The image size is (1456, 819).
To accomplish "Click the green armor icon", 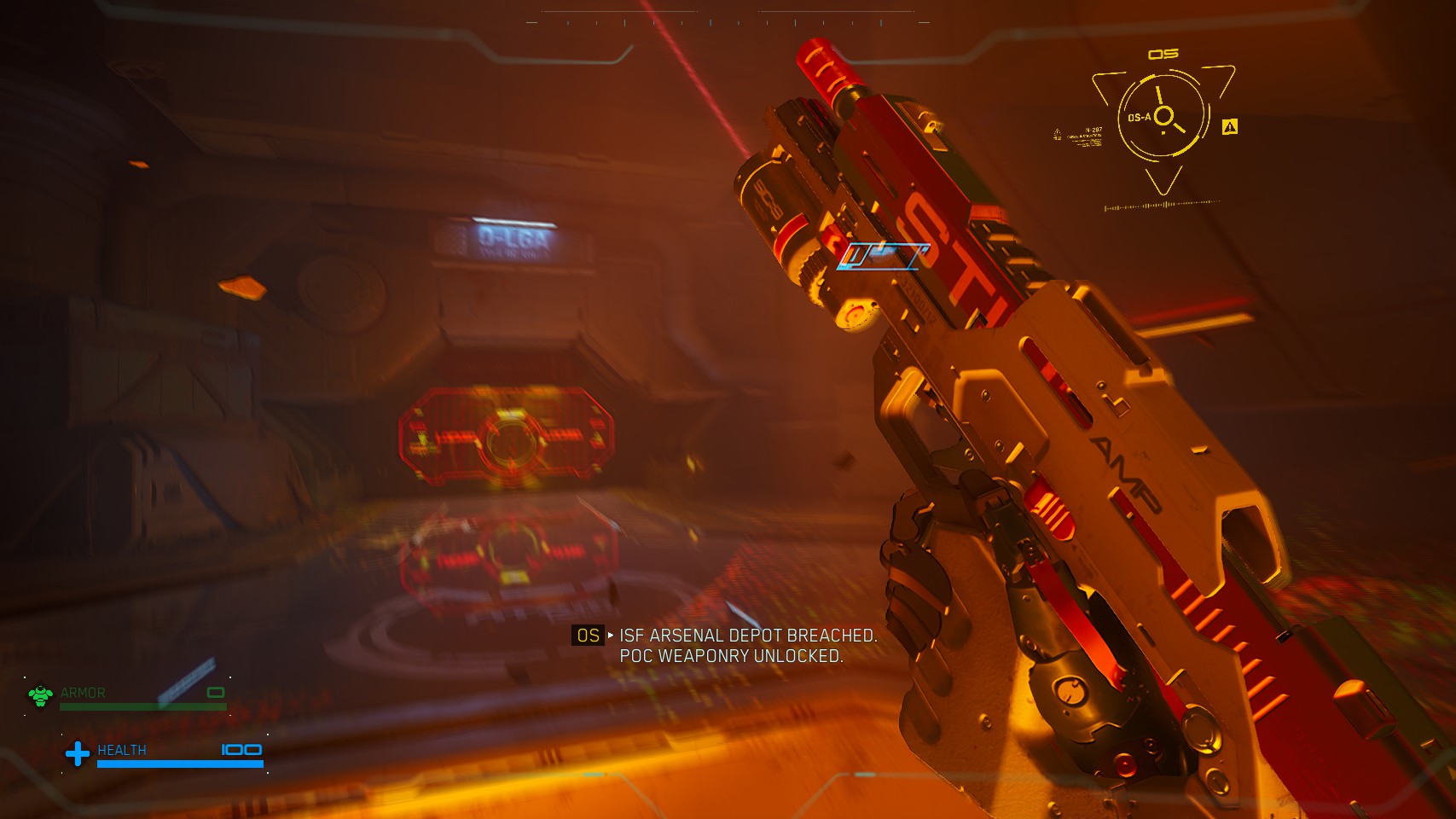I will tap(40, 695).
